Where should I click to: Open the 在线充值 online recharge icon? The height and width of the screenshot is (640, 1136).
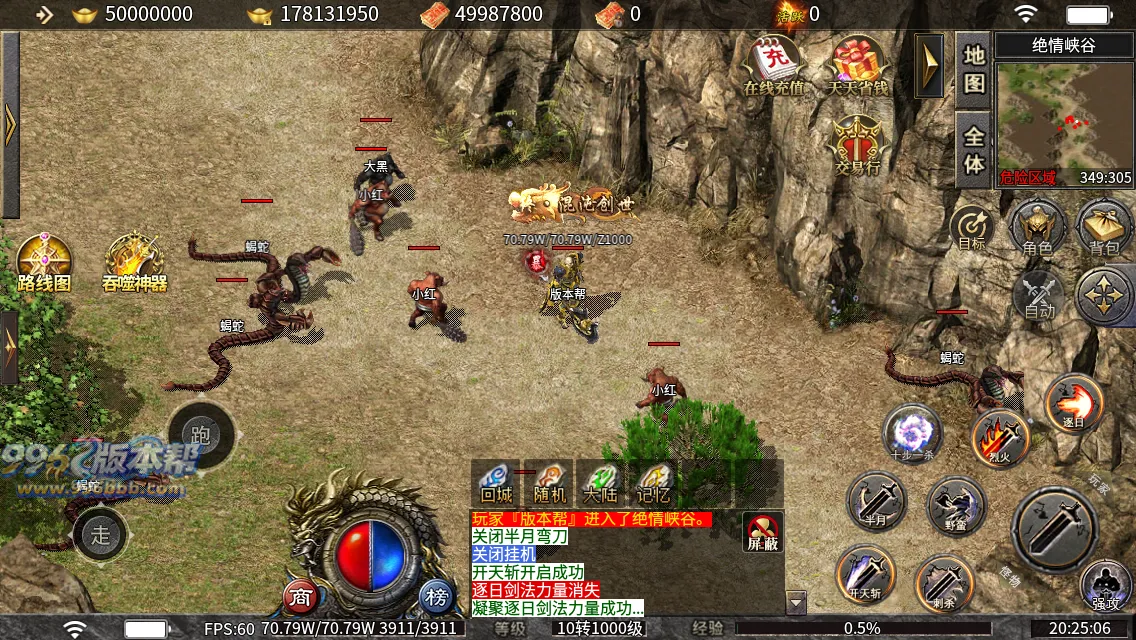pos(774,64)
